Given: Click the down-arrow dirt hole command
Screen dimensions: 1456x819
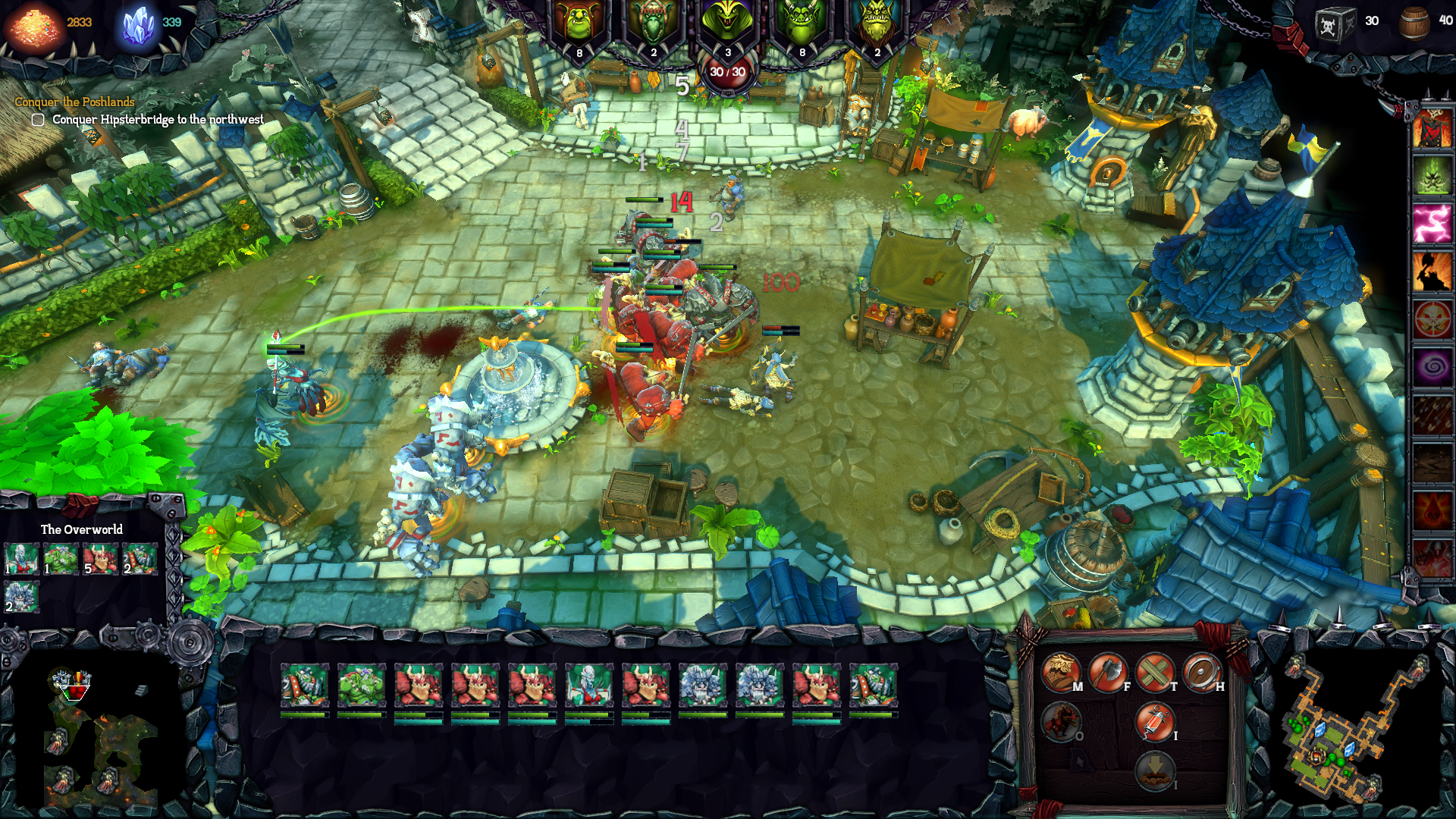Looking at the screenshot, I should pyautogui.click(x=1154, y=770).
